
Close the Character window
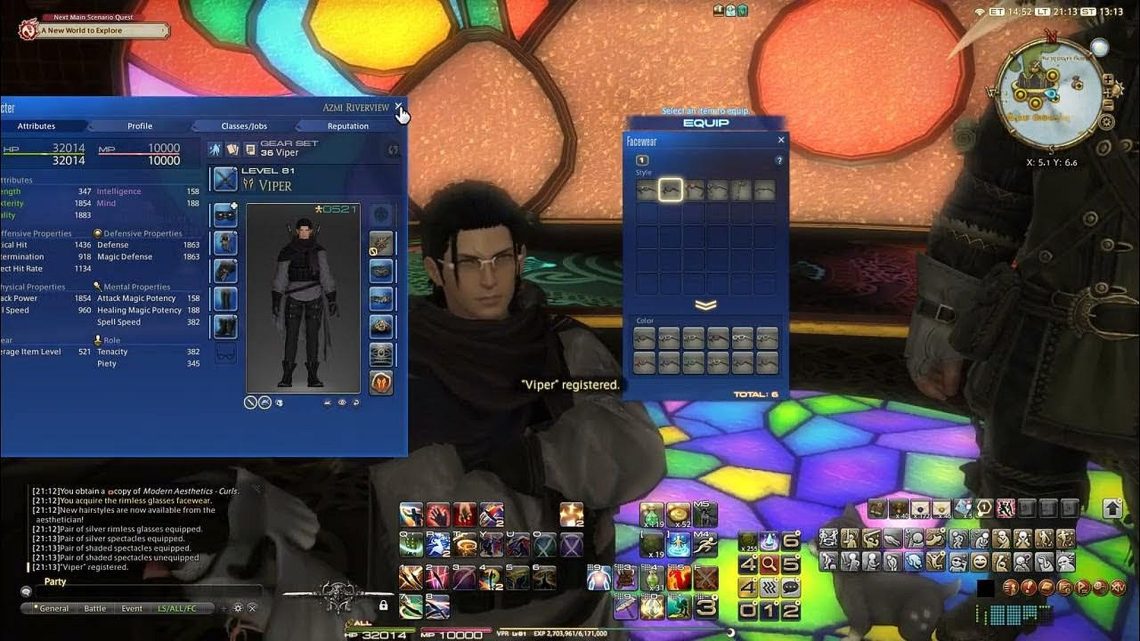399,106
